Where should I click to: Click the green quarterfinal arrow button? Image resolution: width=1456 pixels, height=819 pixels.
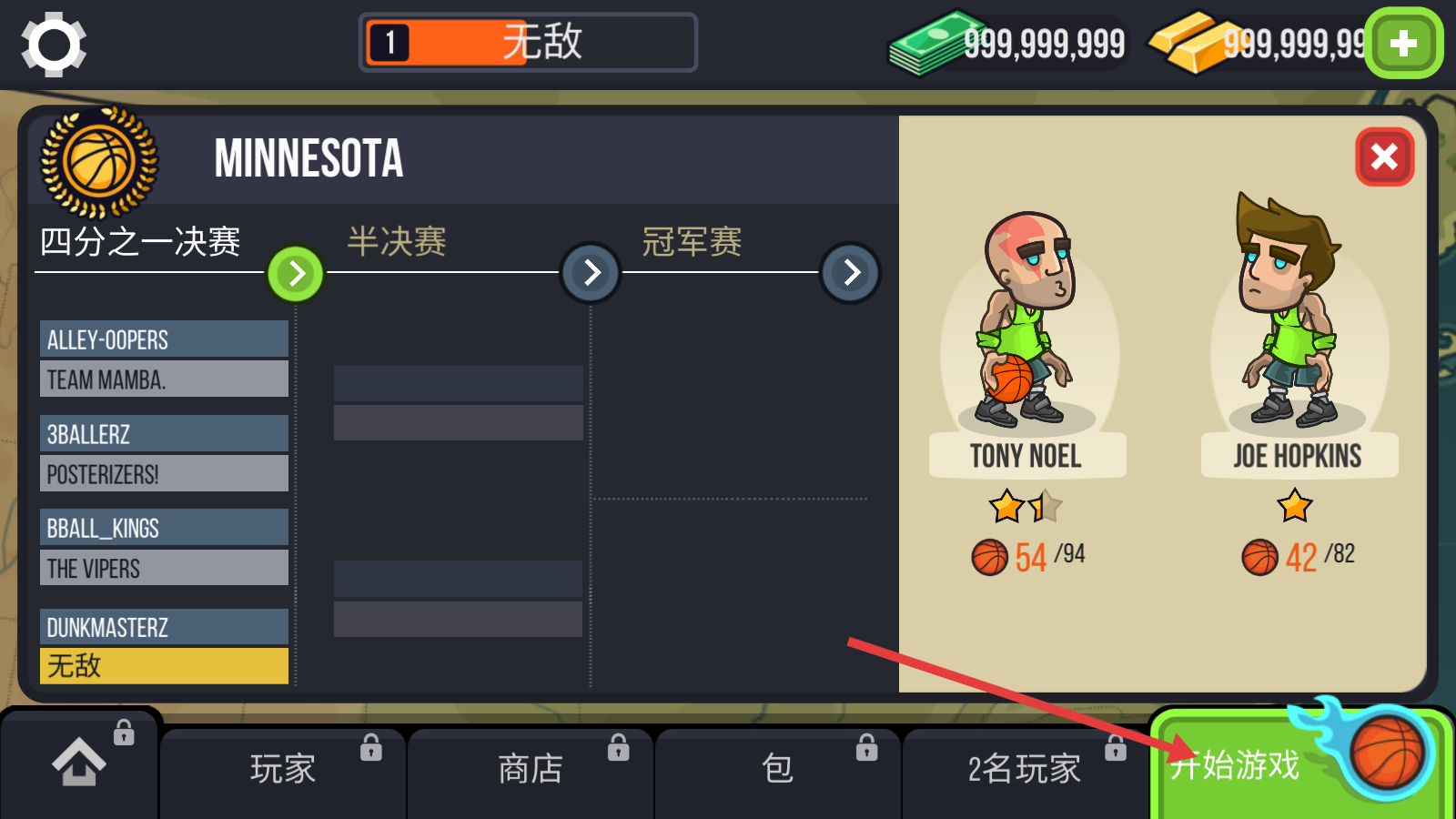tap(296, 273)
